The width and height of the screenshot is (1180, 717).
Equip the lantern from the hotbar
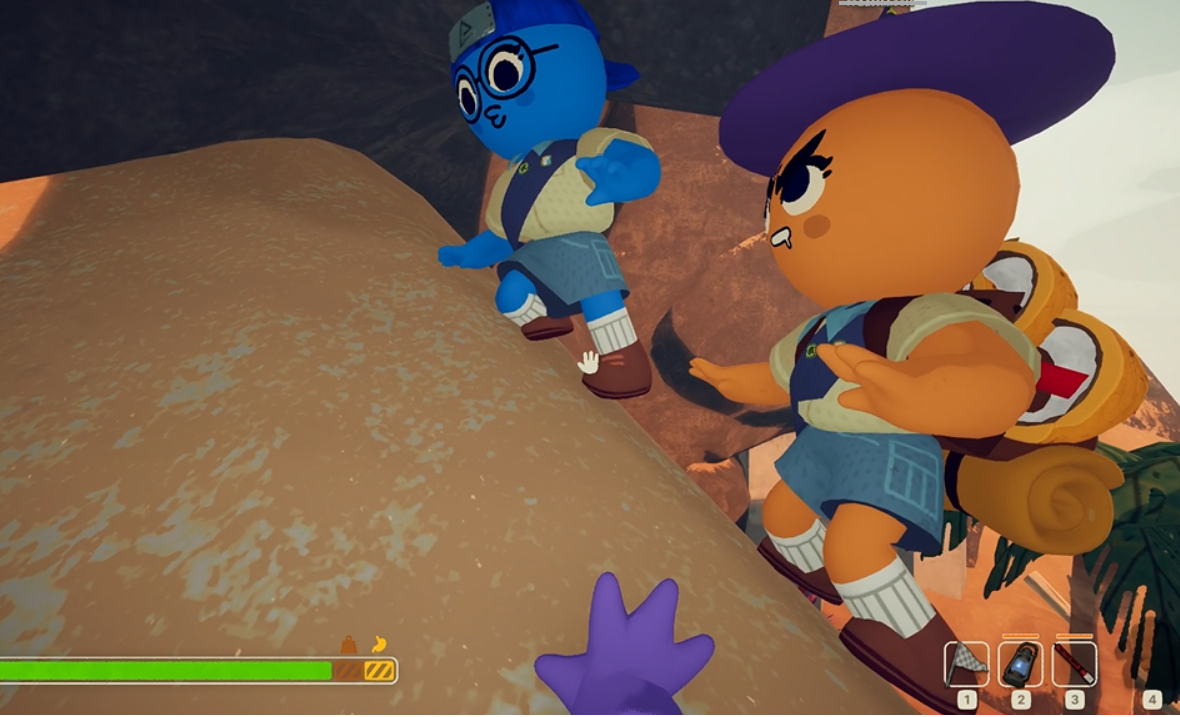pos(1021,664)
